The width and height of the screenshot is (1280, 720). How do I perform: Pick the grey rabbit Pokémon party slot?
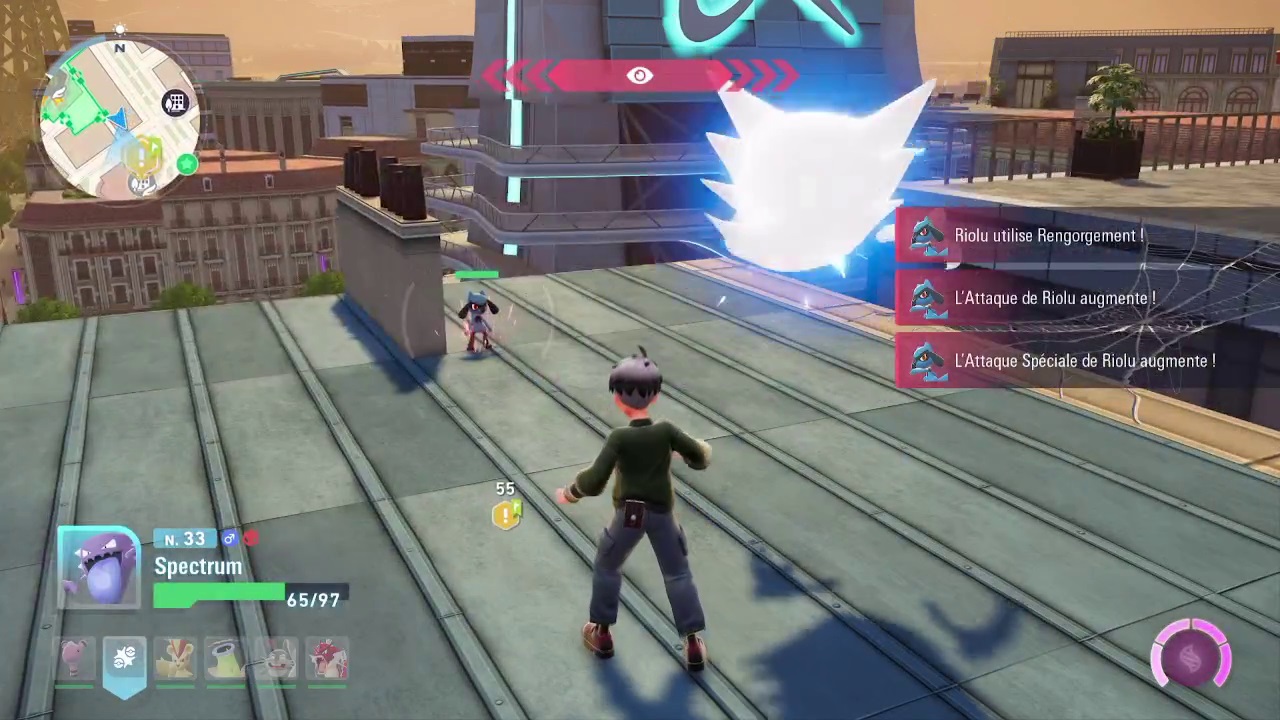click(276, 660)
